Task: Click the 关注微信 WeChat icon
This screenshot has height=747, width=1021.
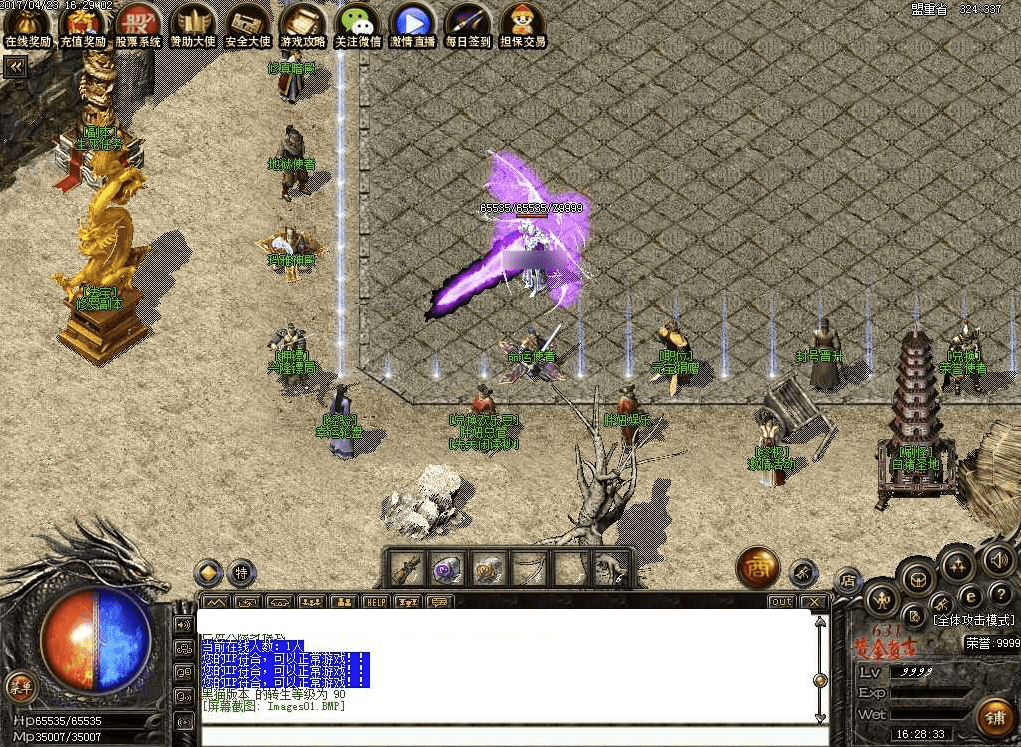Action: (357, 25)
